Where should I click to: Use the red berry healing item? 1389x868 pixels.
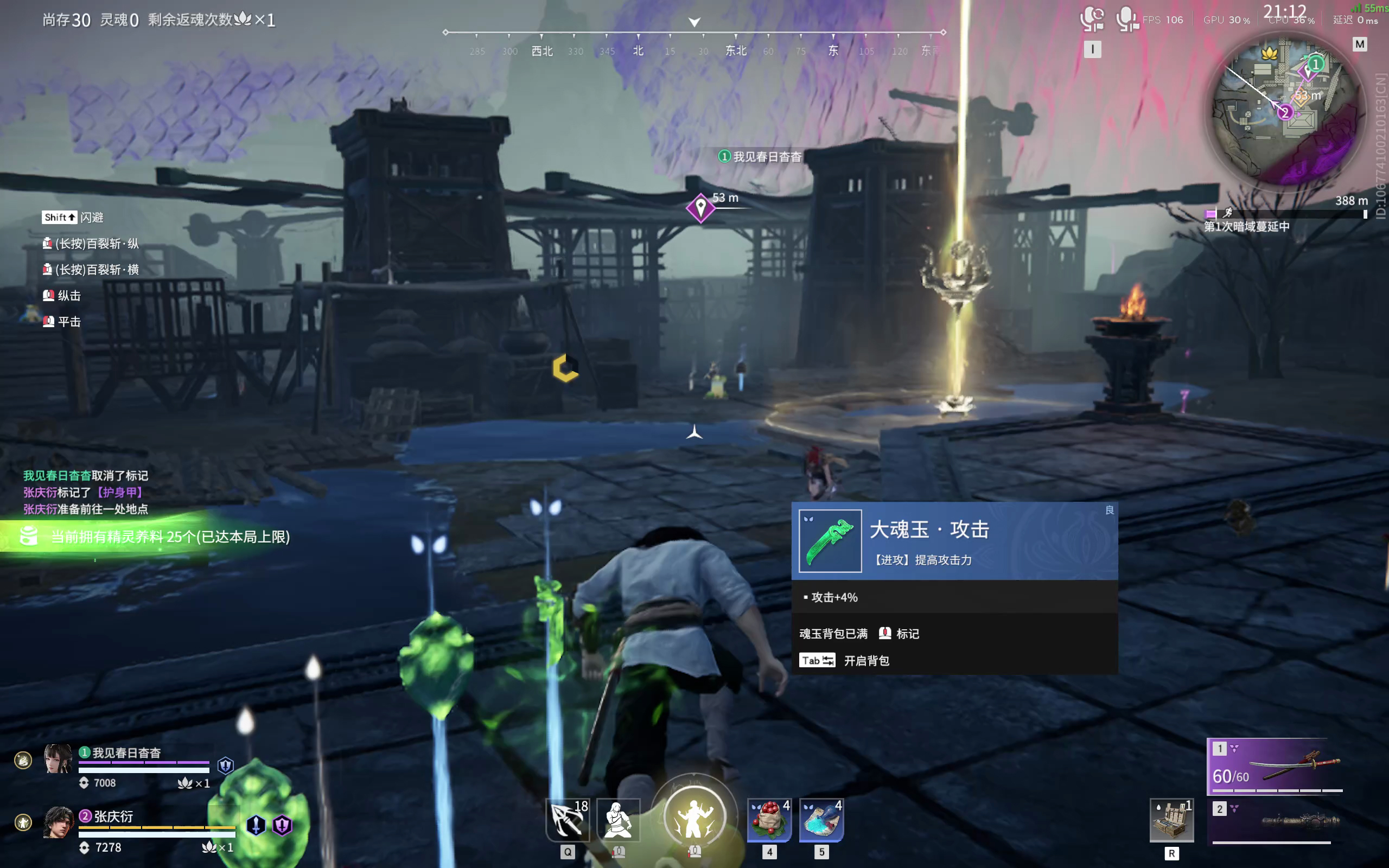tap(769, 820)
